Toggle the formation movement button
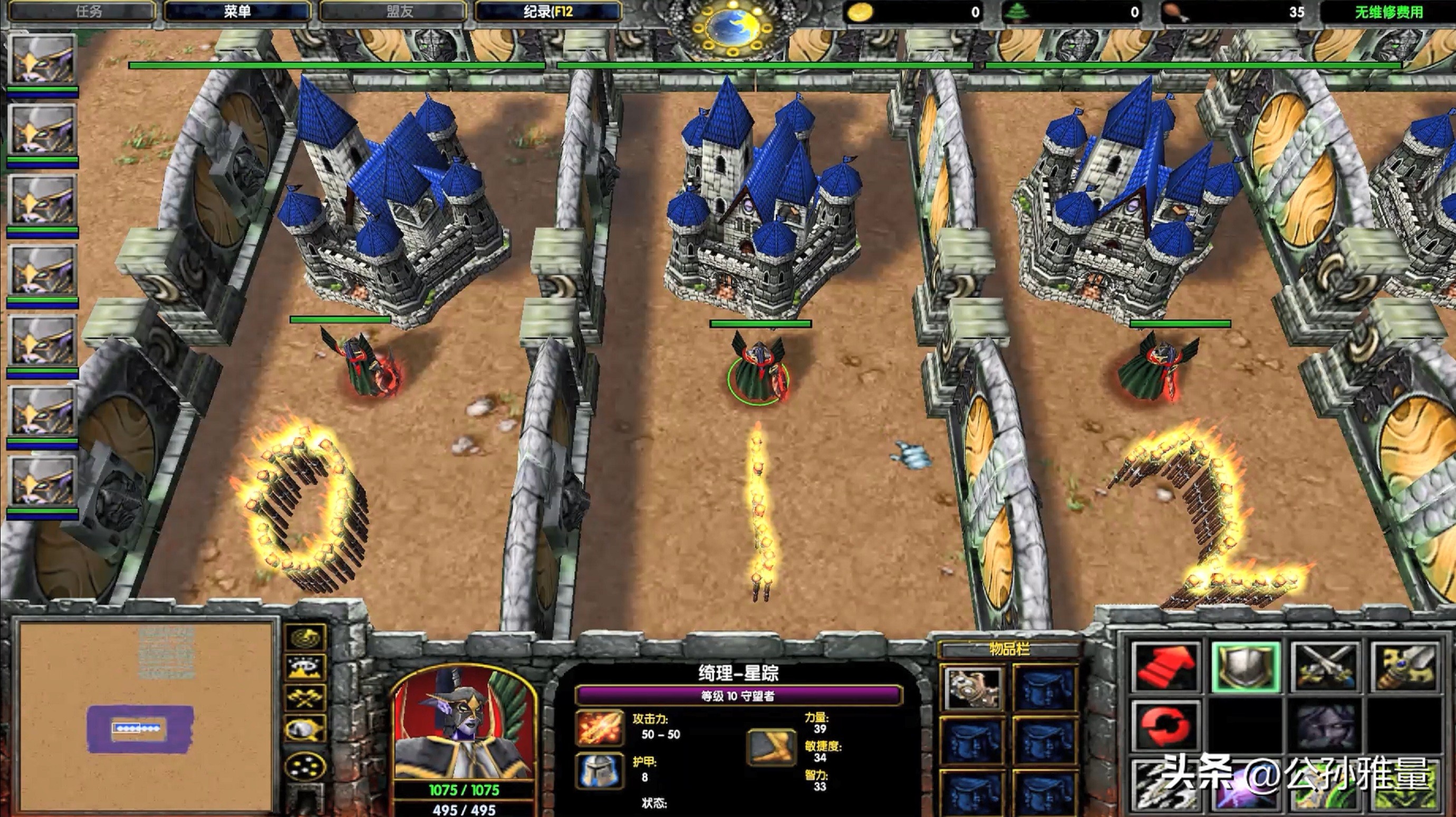The height and width of the screenshot is (817, 1456). 305,767
